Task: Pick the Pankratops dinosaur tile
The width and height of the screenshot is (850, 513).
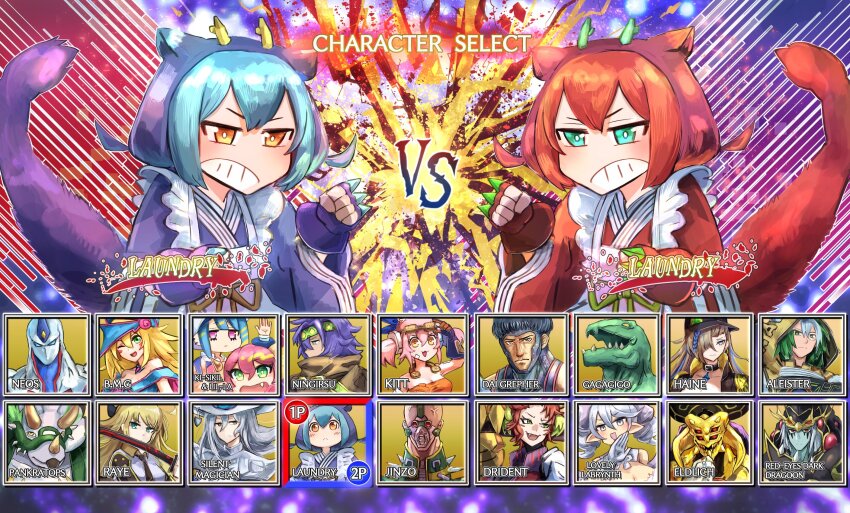Action: (x=46, y=442)
